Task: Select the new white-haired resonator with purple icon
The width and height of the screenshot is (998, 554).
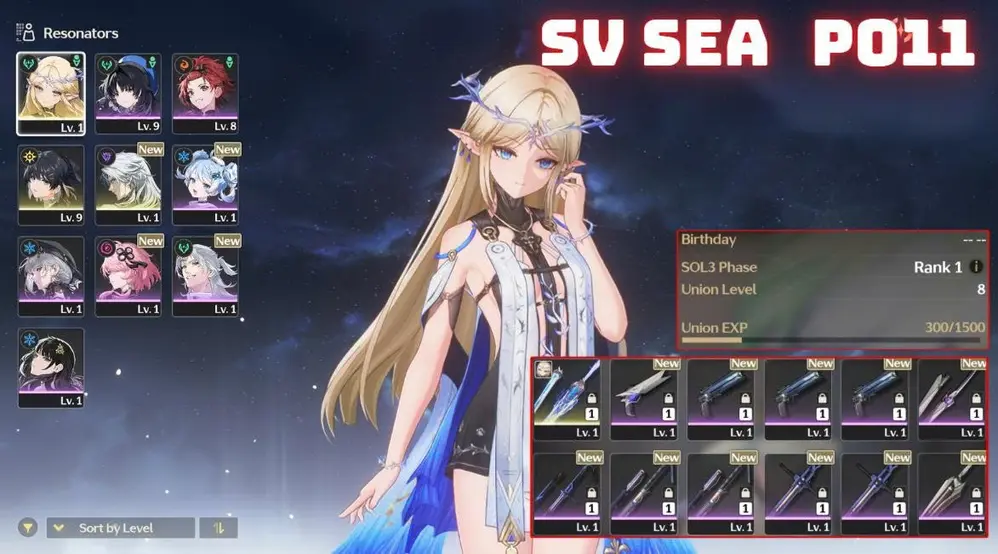Action: click(128, 185)
